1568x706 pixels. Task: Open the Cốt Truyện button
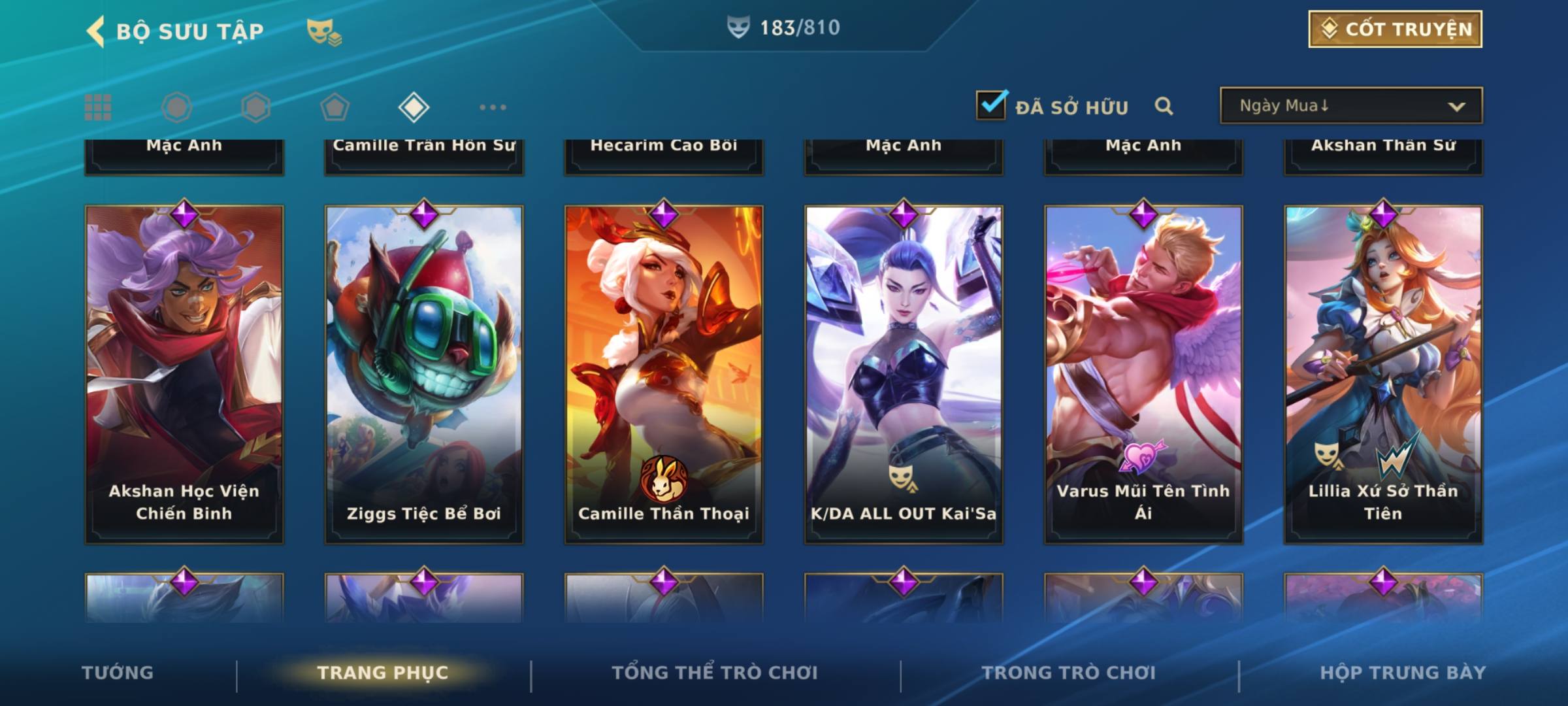pos(1395,29)
